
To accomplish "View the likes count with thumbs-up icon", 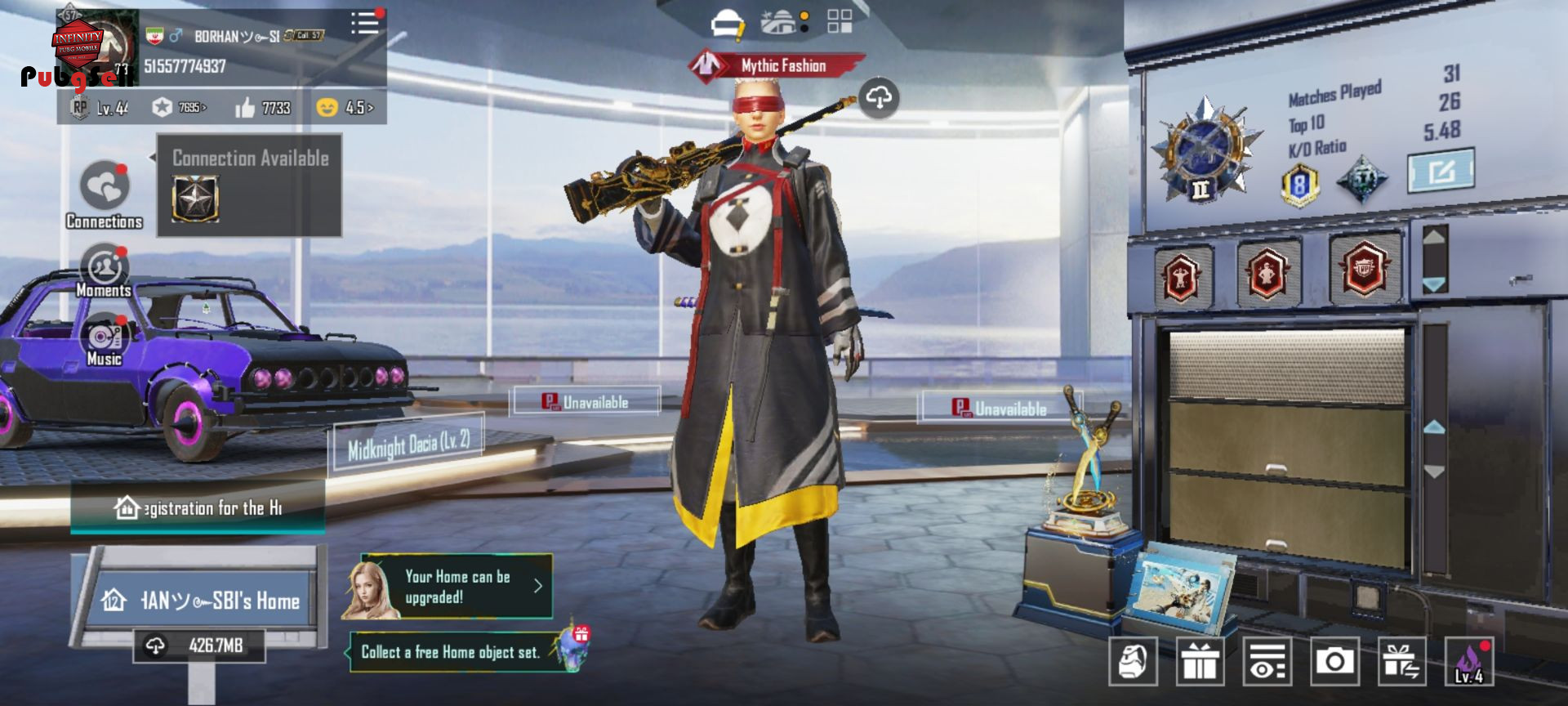I will tap(263, 108).
